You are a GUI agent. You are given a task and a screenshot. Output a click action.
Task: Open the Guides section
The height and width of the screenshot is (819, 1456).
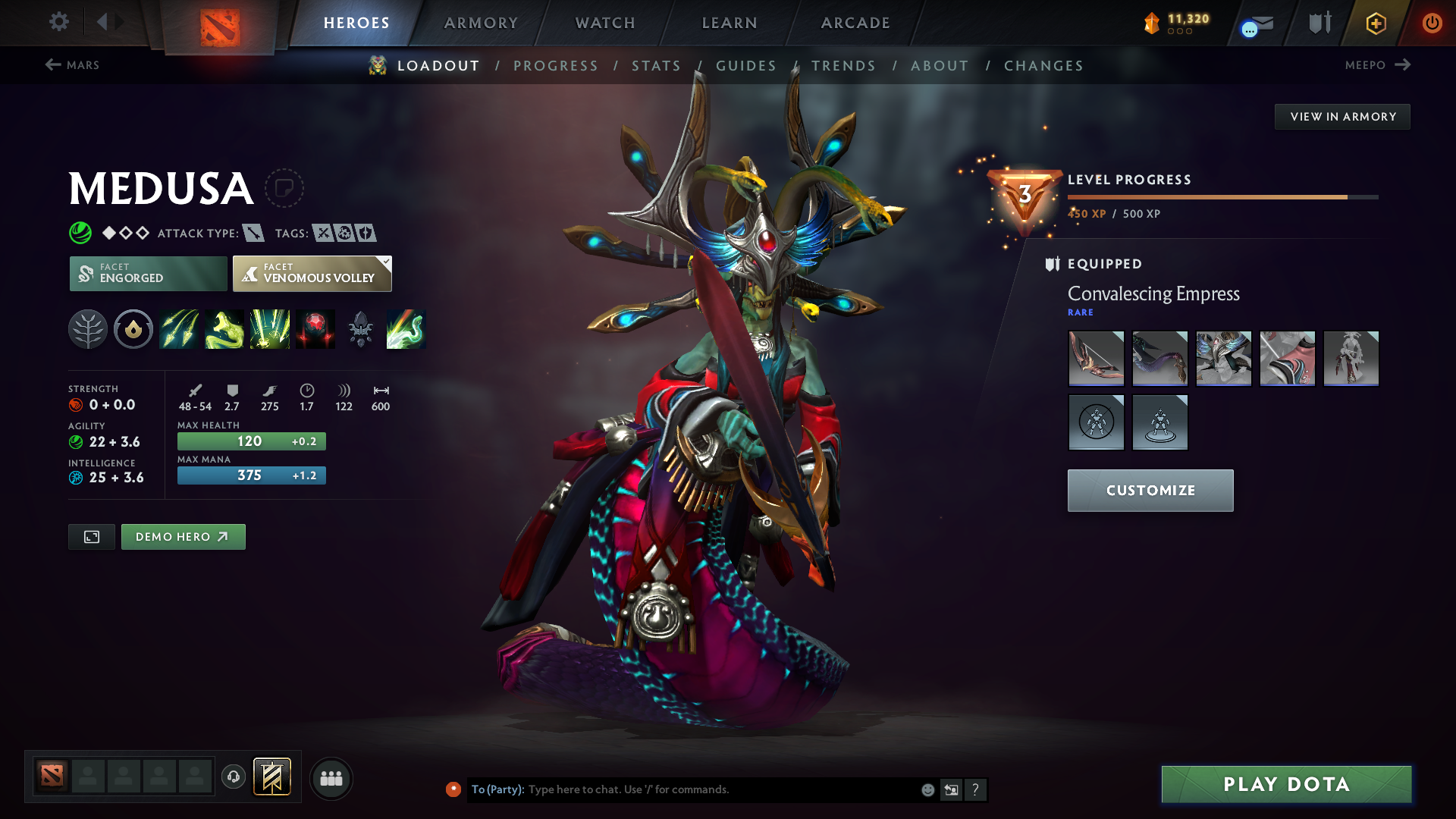746,65
